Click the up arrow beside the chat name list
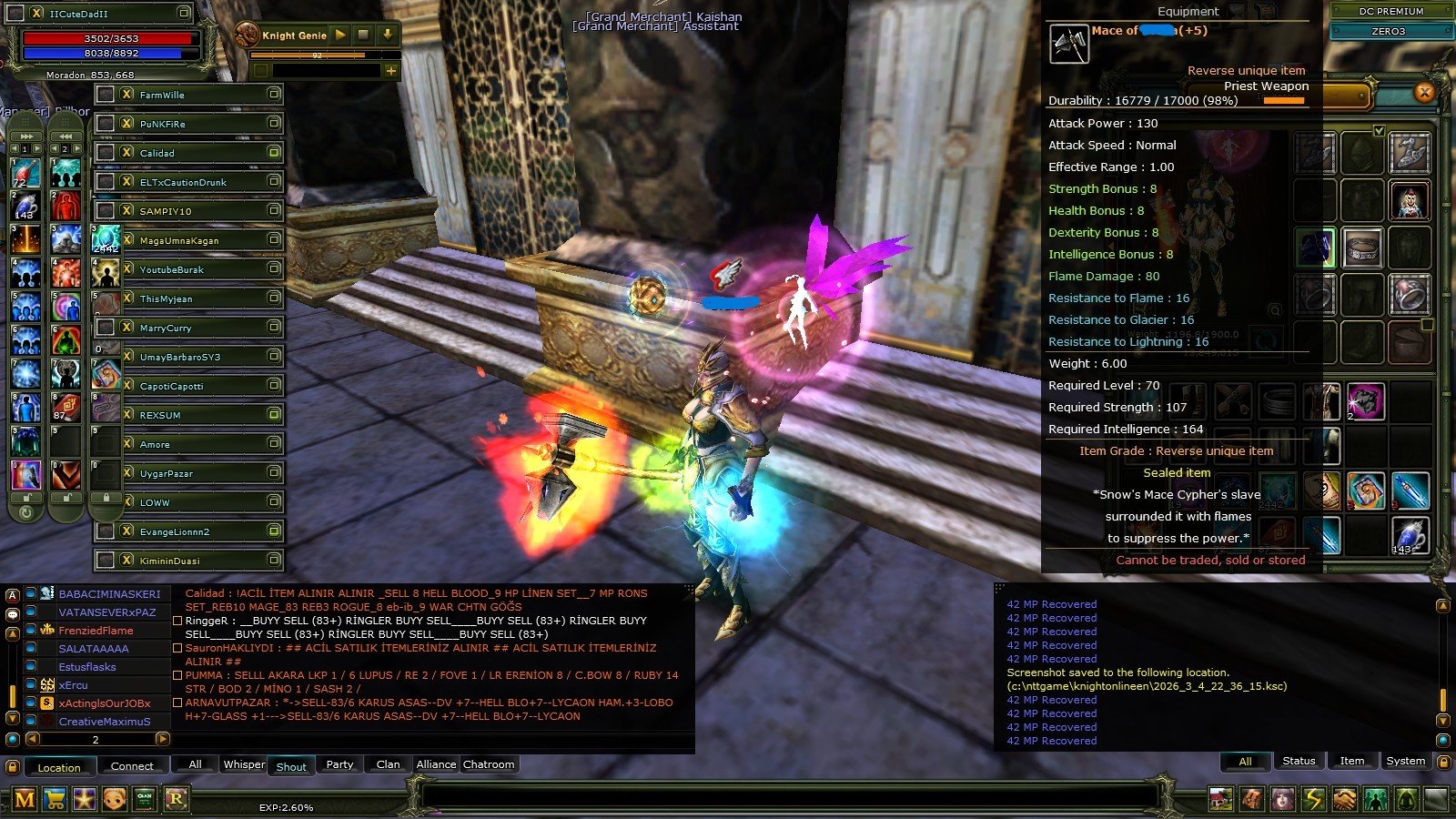1456x819 pixels. [13, 632]
